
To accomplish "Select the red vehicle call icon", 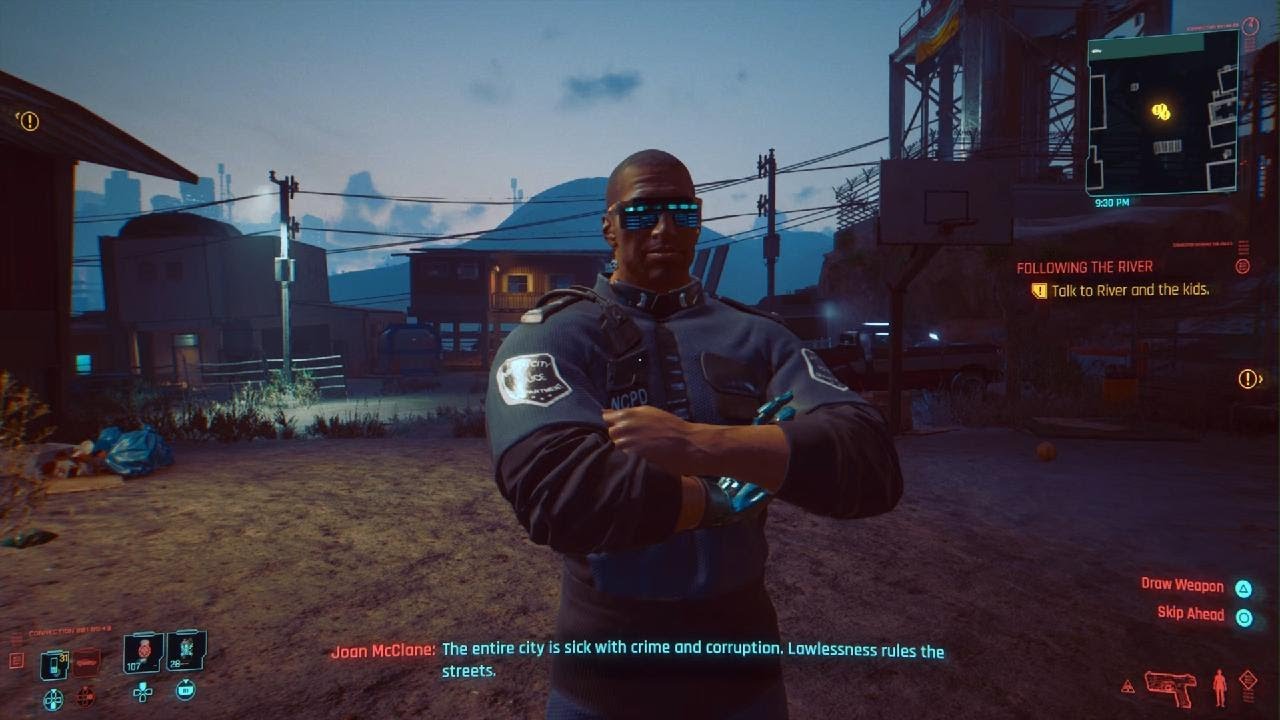I will pyautogui.click(x=85, y=663).
